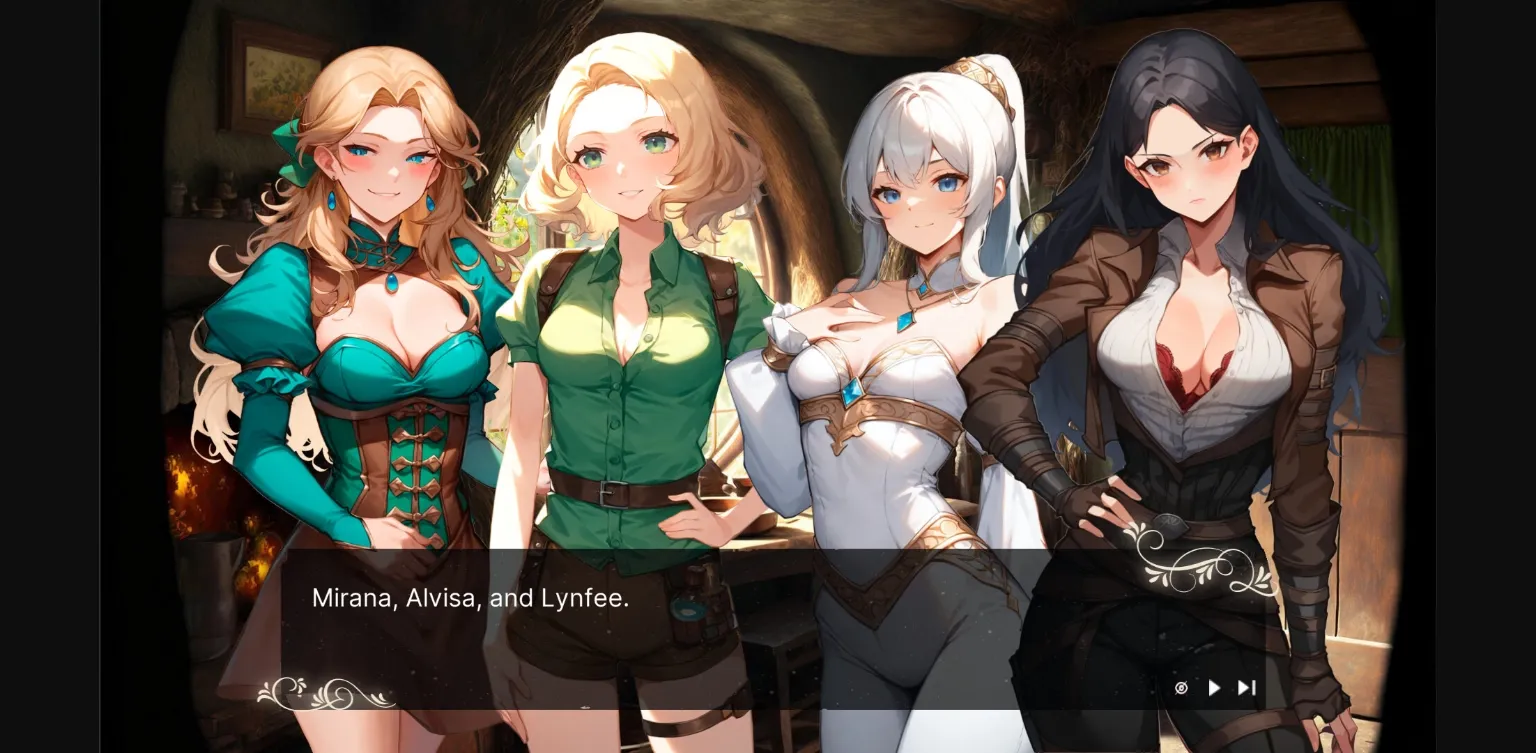Viewport: 1536px width, 753px height.
Task: Activate skip mode with the fast-forward icon
Action: click(1246, 688)
